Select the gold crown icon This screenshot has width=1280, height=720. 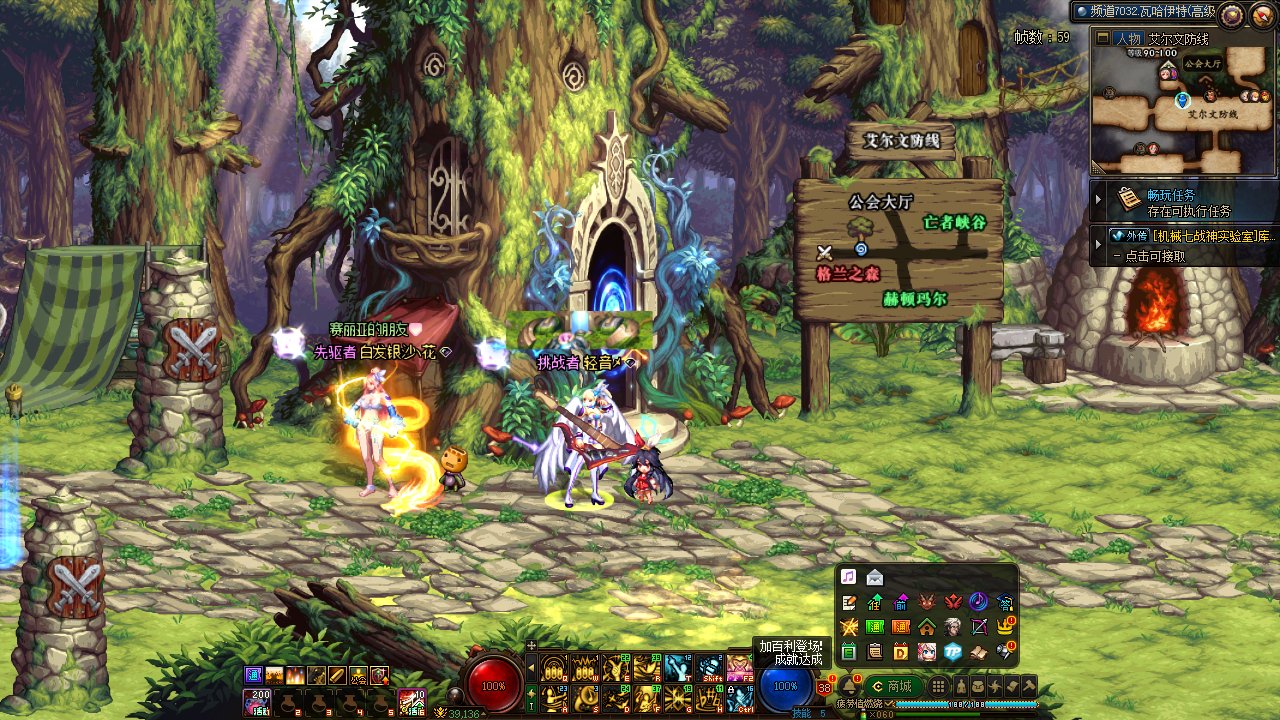(x=1005, y=627)
